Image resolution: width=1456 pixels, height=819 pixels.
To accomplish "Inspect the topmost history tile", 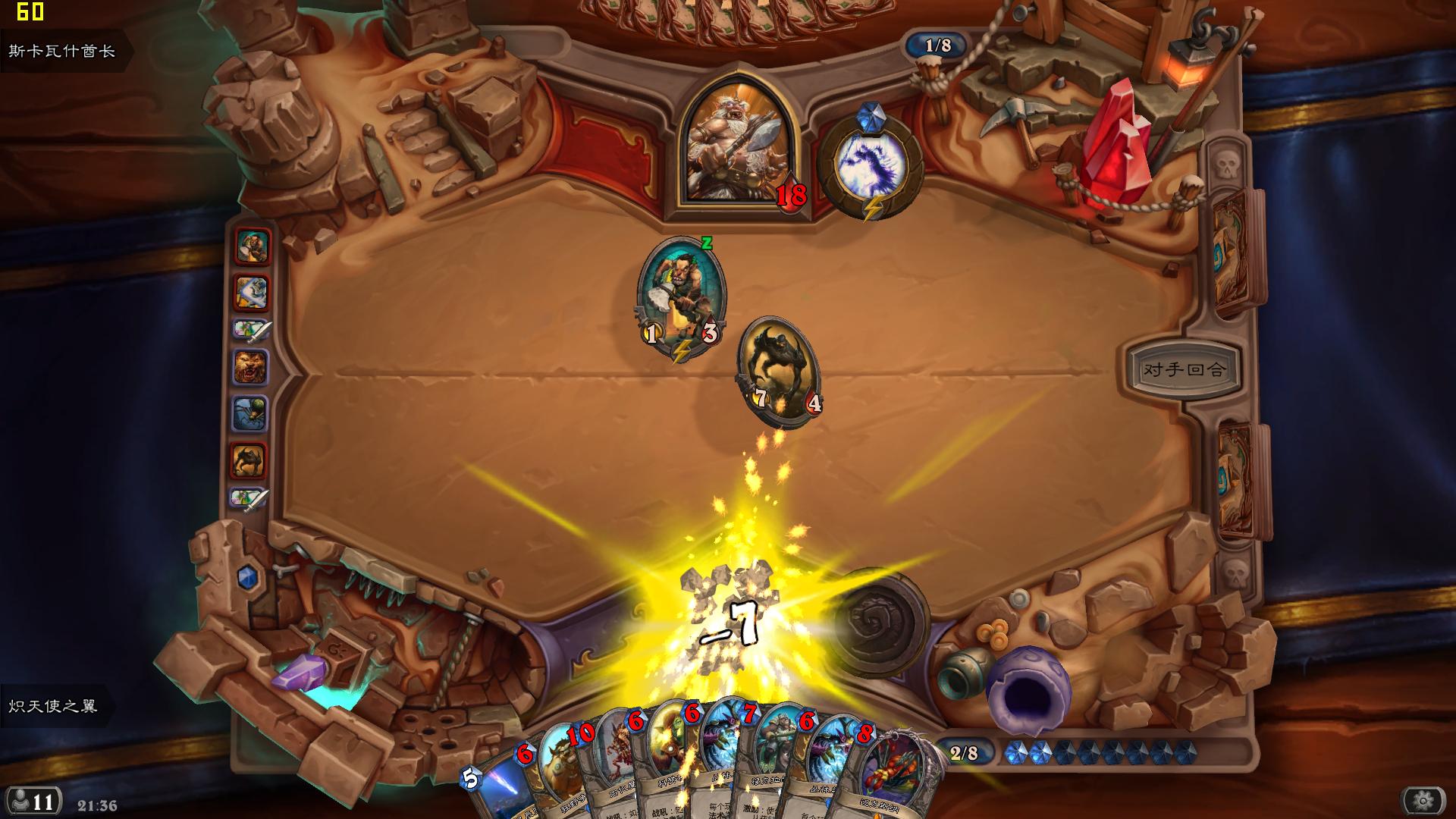I will point(253,247).
